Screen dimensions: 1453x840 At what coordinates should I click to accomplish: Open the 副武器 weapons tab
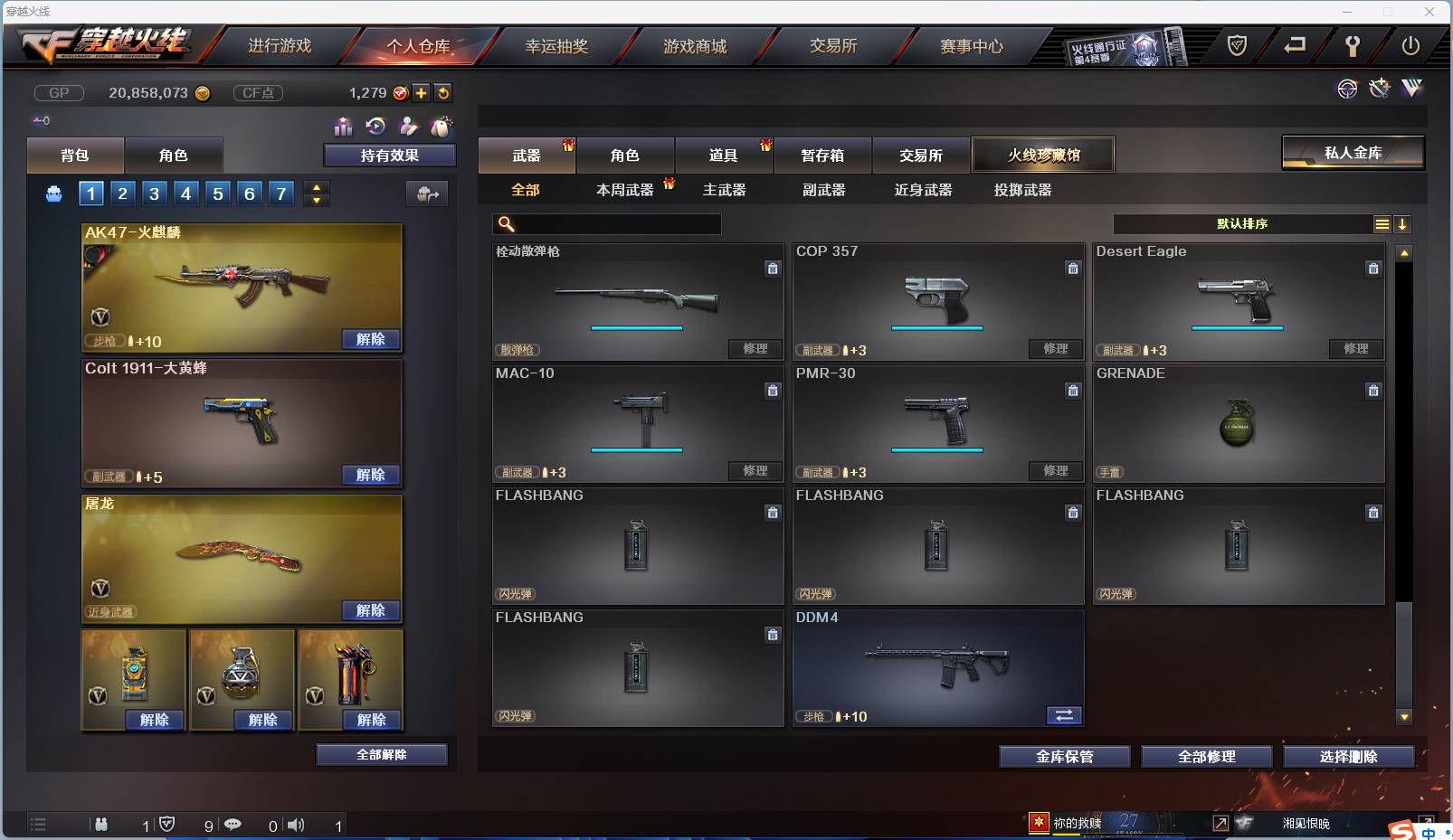tap(822, 190)
